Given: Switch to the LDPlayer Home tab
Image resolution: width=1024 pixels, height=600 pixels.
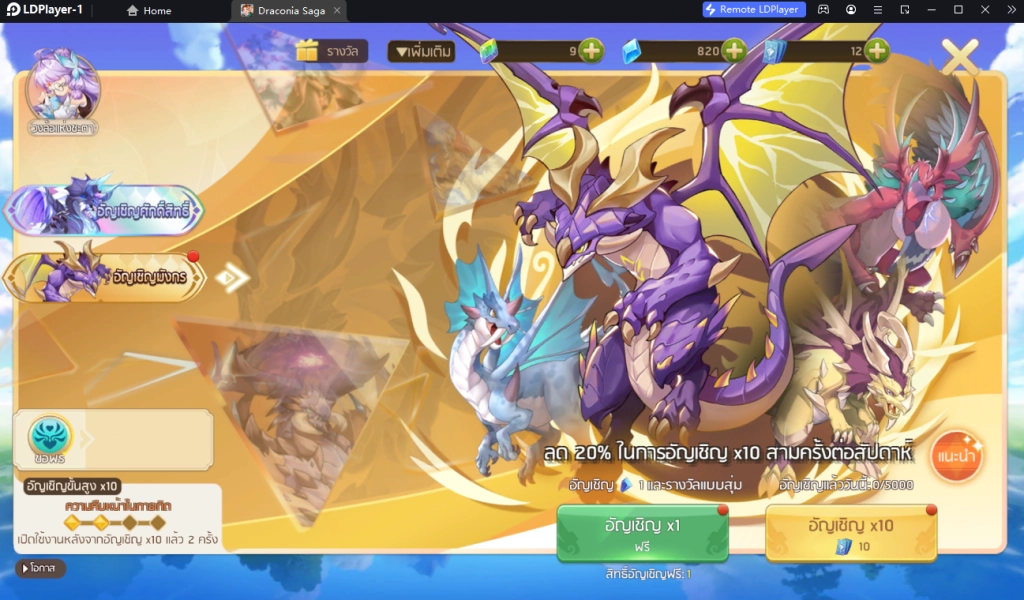Looking at the screenshot, I should [x=148, y=10].
